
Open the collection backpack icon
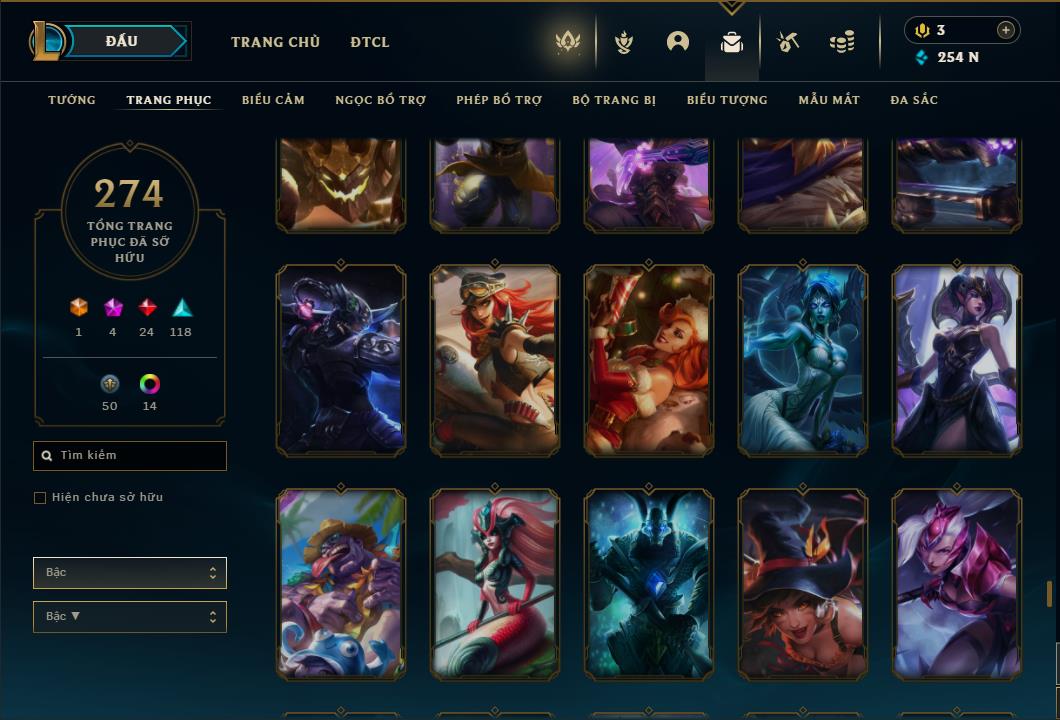[732, 42]
